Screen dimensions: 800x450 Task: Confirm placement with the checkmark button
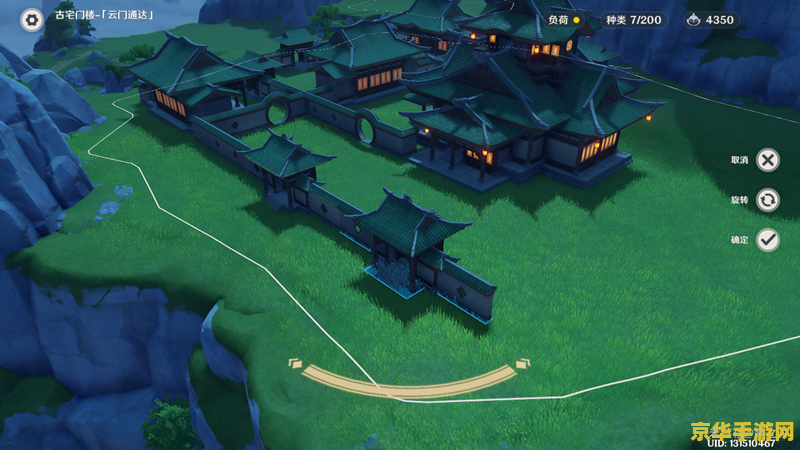767,240
